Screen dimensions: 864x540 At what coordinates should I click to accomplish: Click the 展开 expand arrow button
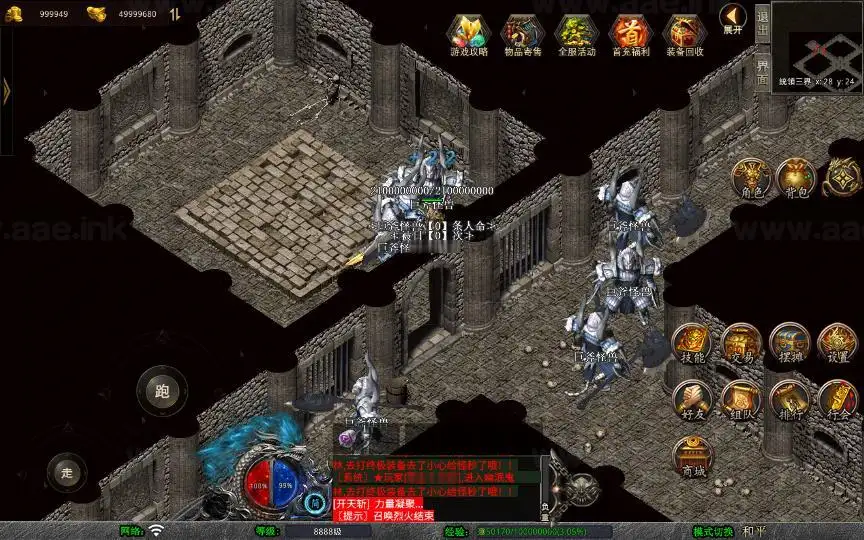pyautogui.click(x=734, y=17)
